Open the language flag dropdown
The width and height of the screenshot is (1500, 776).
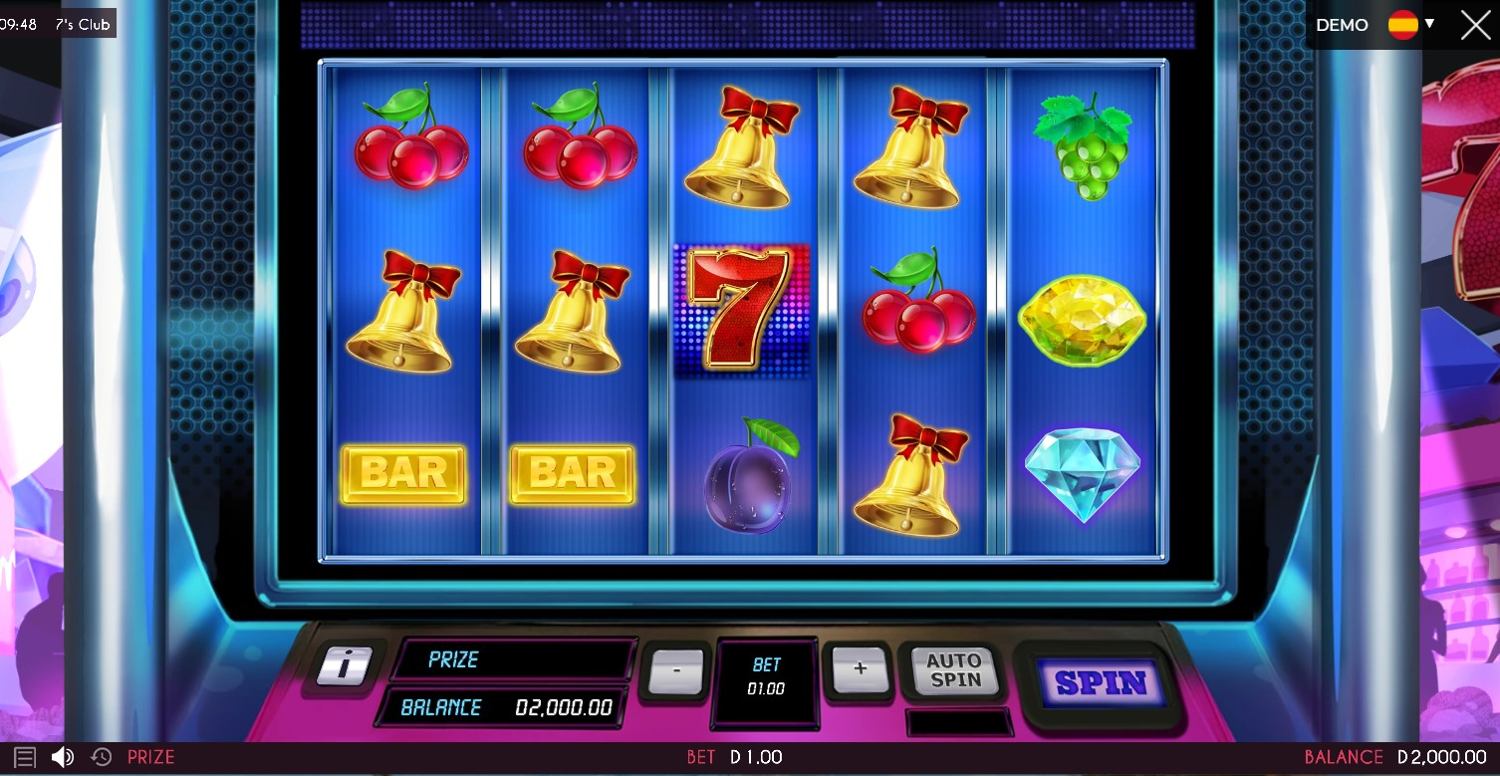coord(1410,25)
